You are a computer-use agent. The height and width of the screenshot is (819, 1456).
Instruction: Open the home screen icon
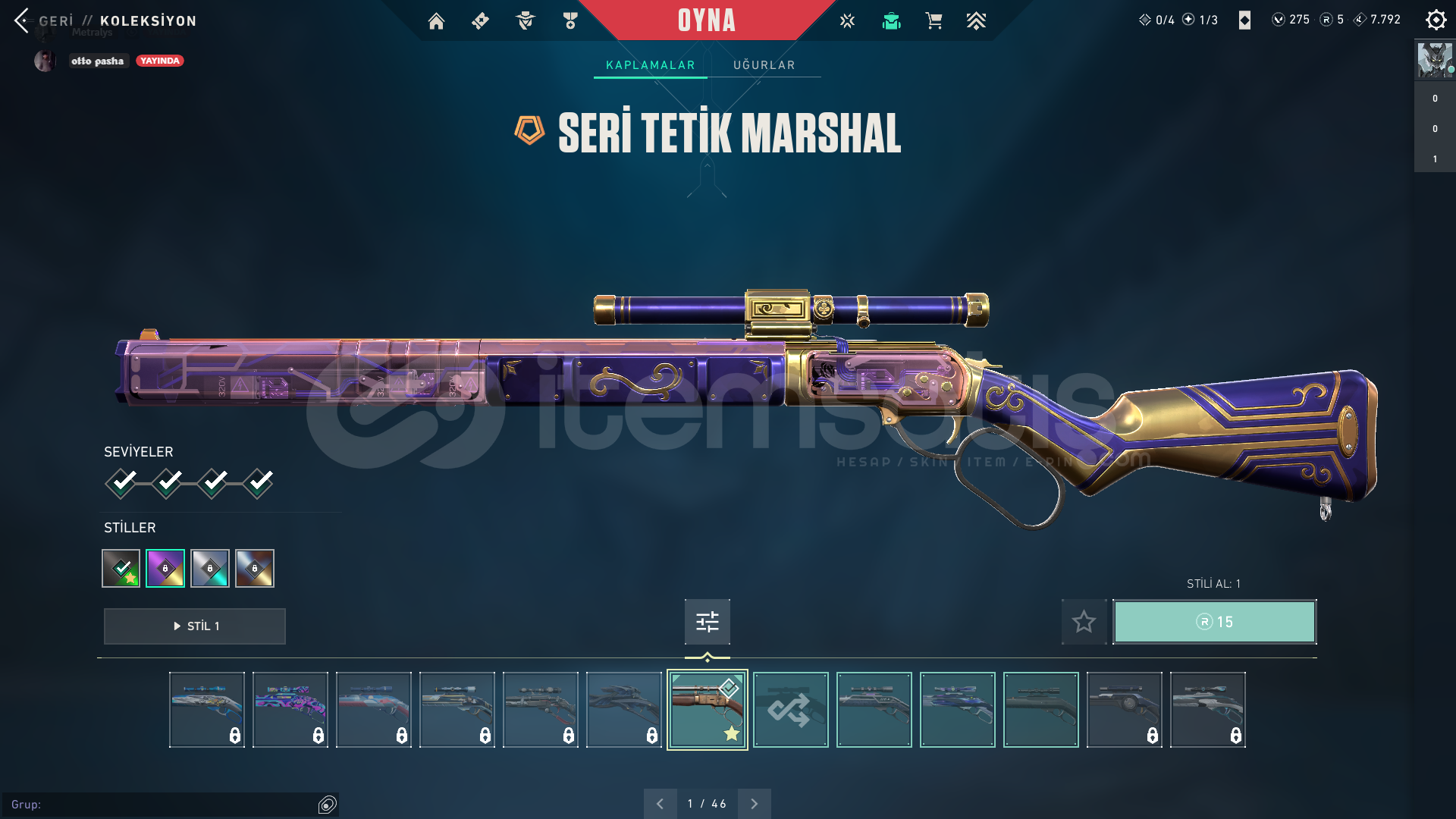point(436,21)
